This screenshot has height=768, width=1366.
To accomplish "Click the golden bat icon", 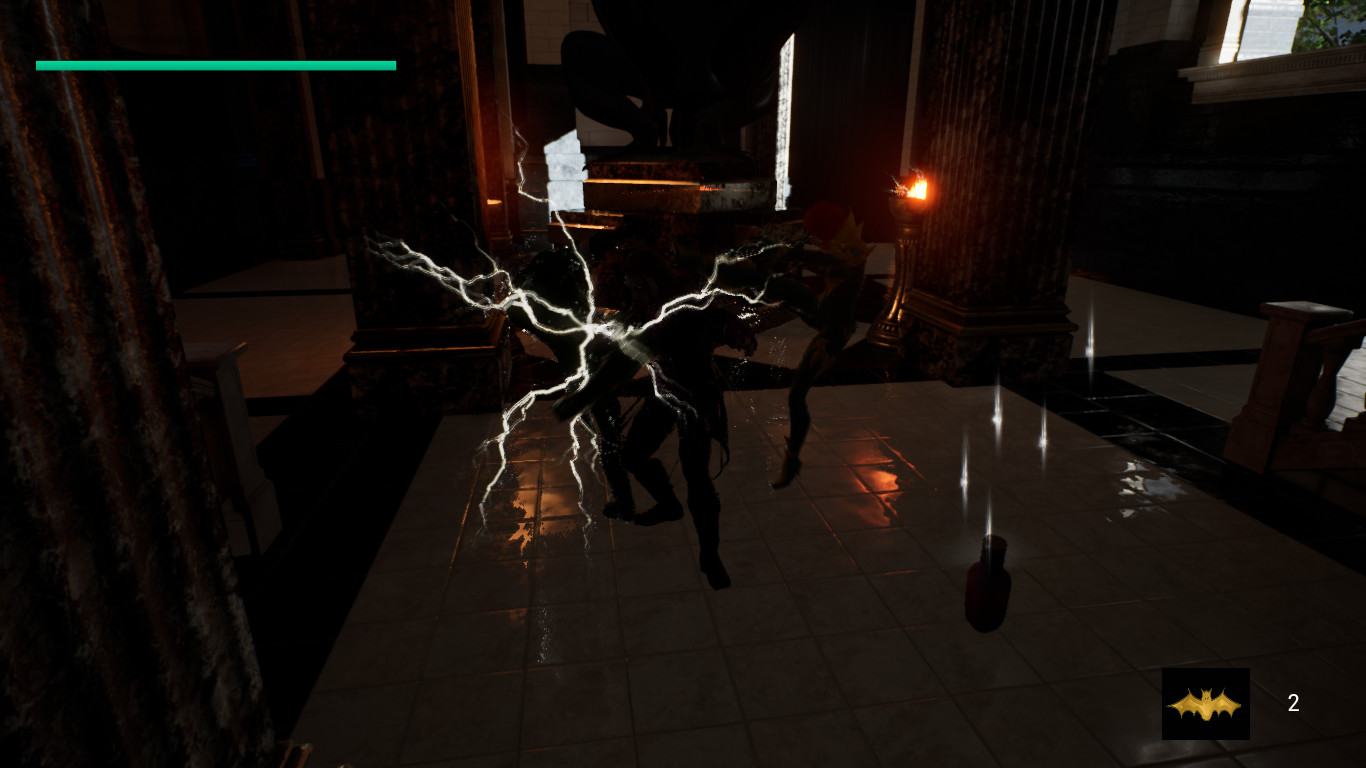I will click(x=1205, y=703).
